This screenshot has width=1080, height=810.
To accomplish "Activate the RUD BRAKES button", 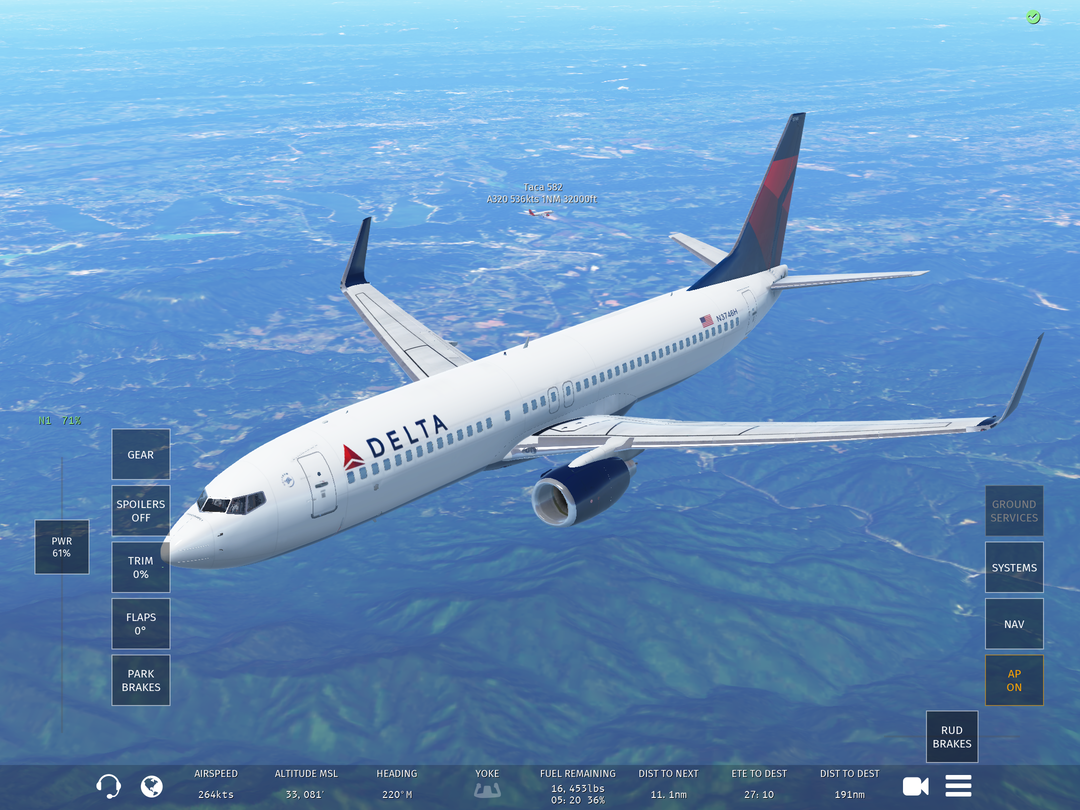I will [x=952, y=737].
